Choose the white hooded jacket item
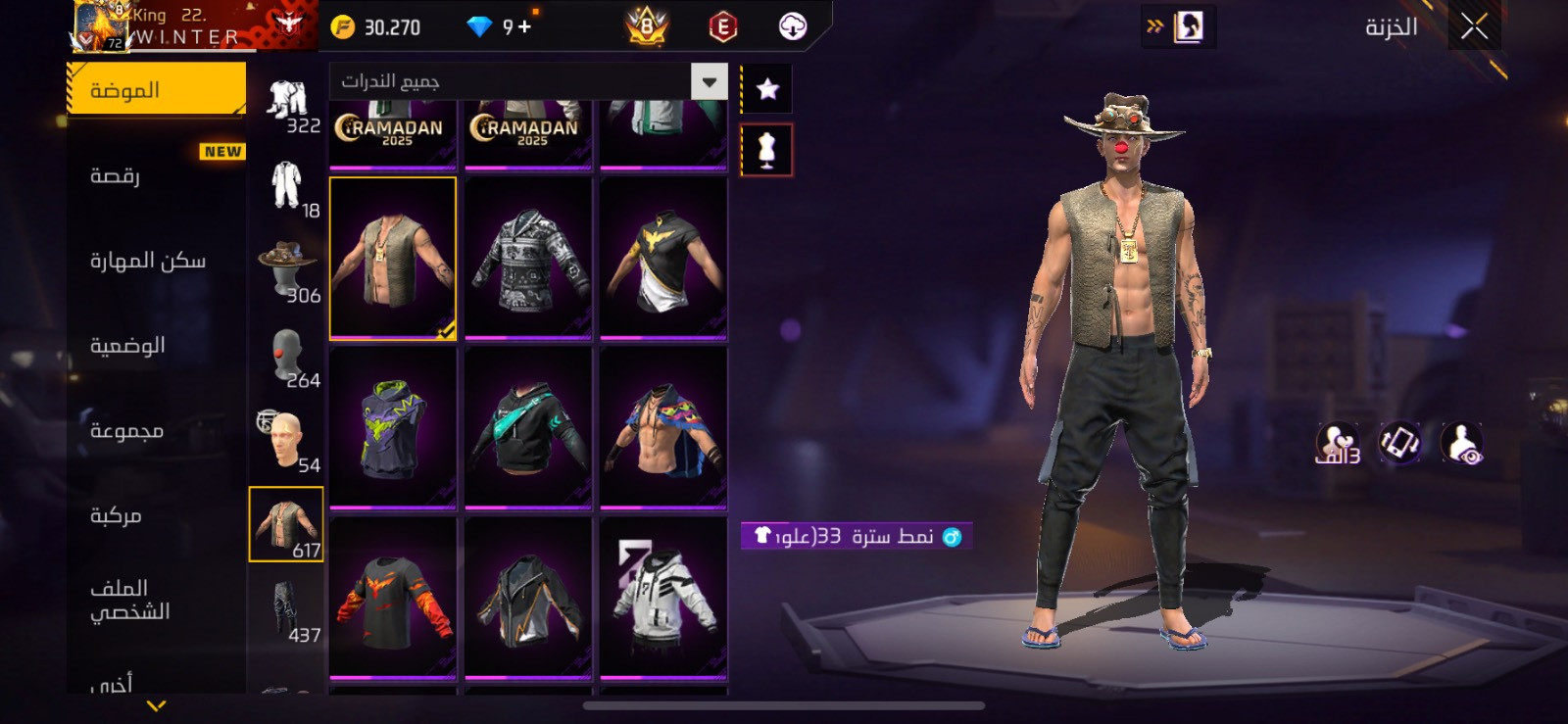The width and height of the screenshot is (1568, 724). tap(663, 598)
